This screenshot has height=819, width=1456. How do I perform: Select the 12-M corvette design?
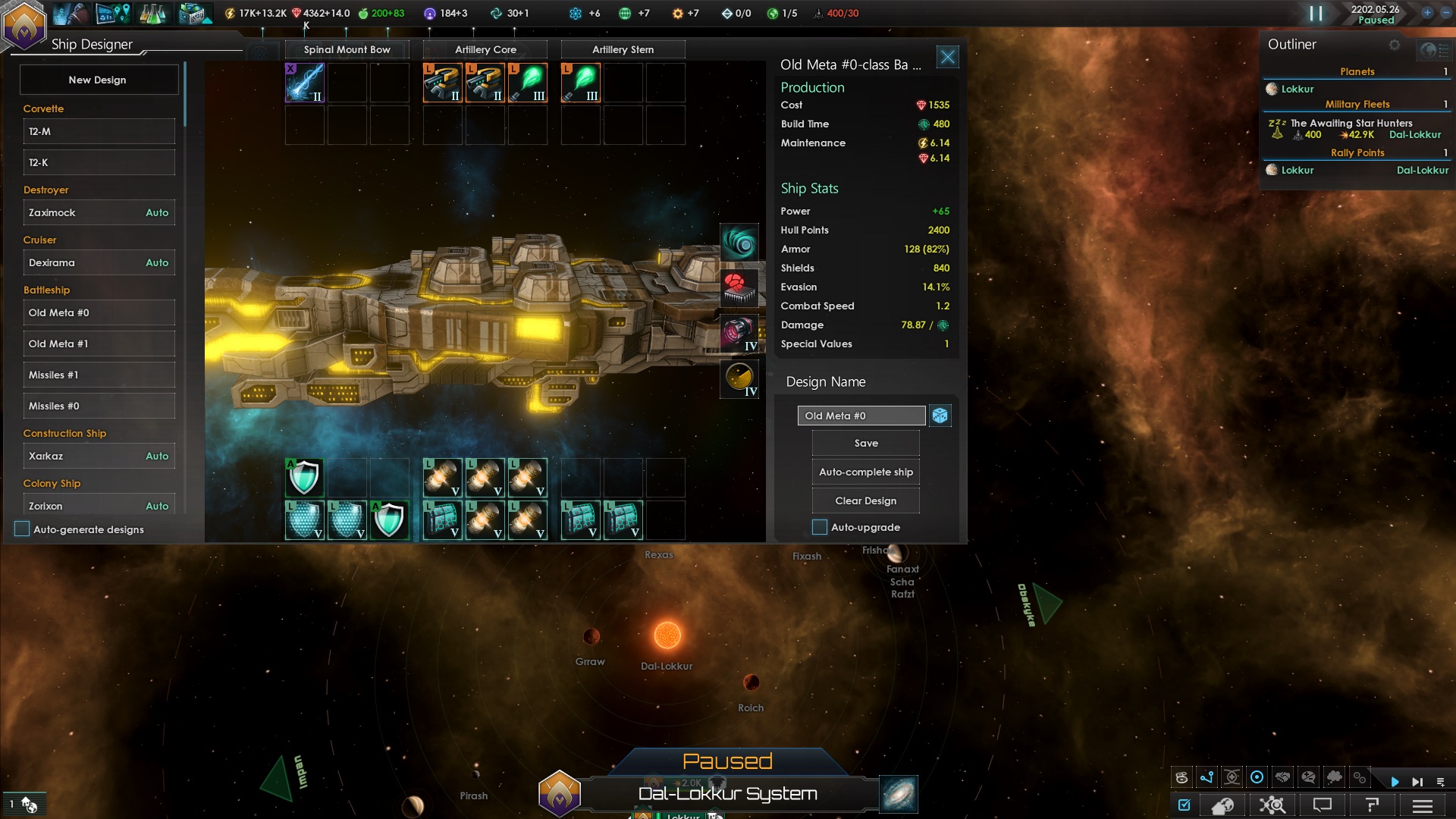[x=99, y=131]
